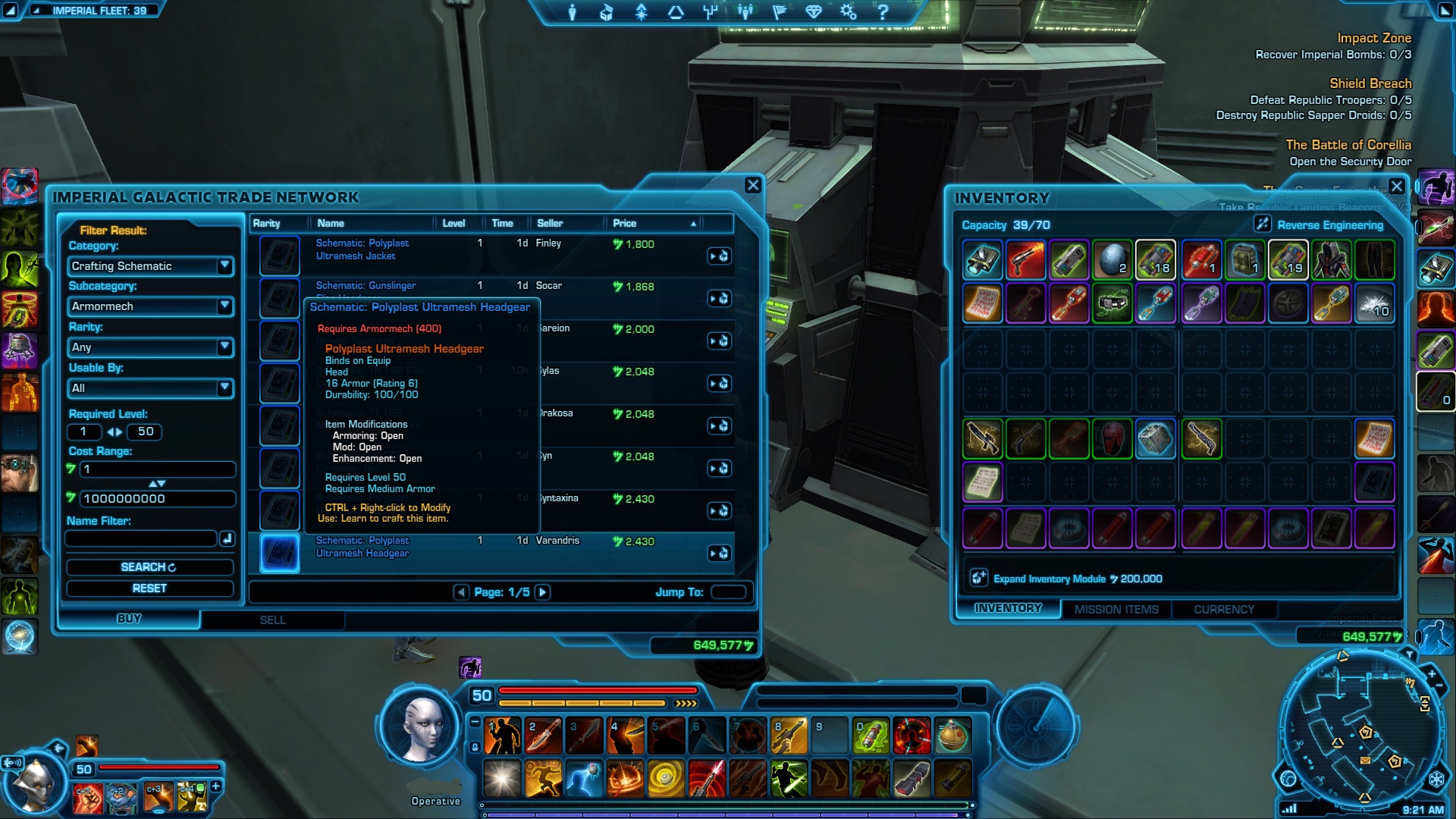
Task: Close the Galactic Trade Network window
Action: 752,185
